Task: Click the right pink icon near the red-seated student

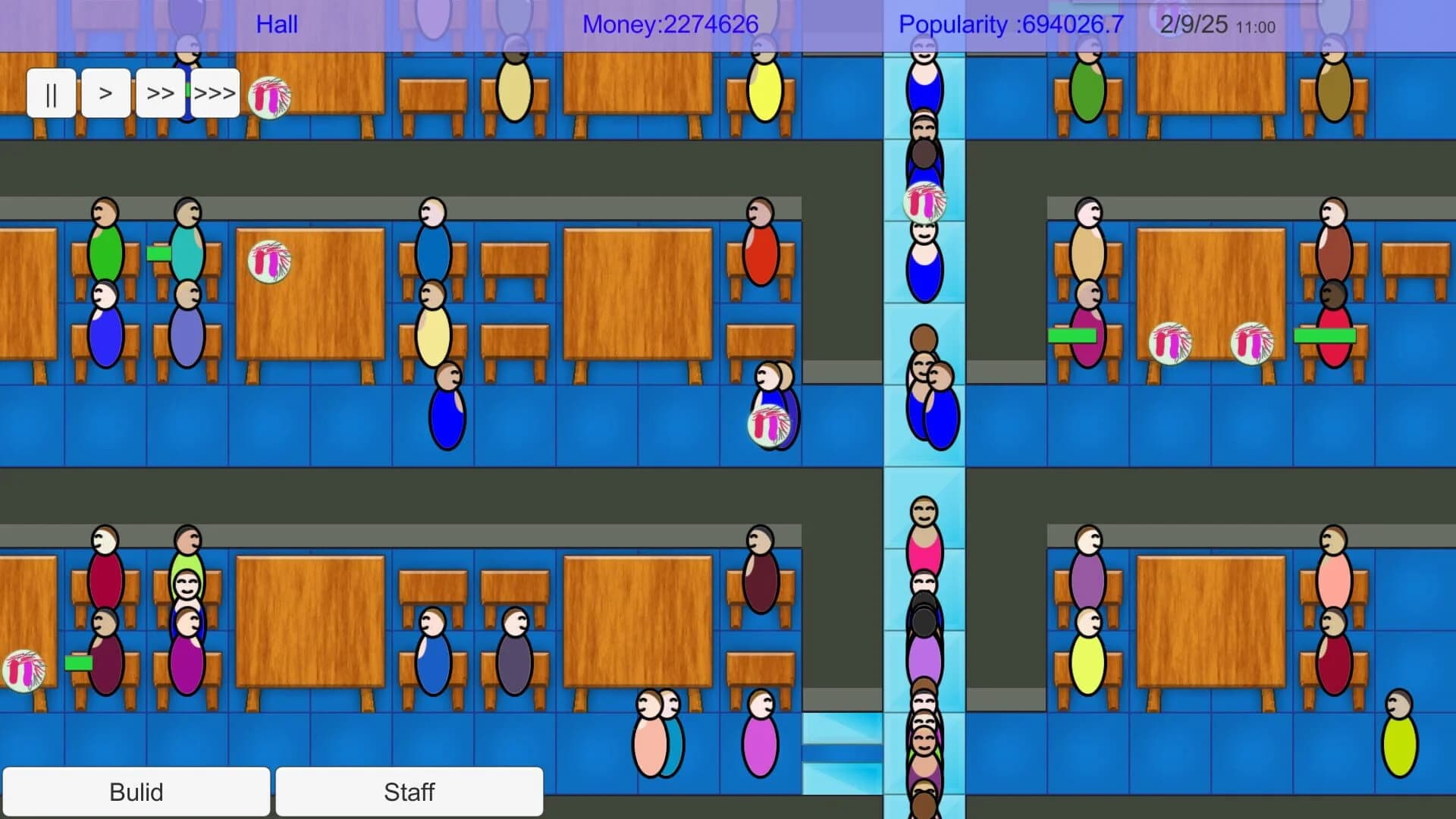Action: click(x=1250, y=341)
